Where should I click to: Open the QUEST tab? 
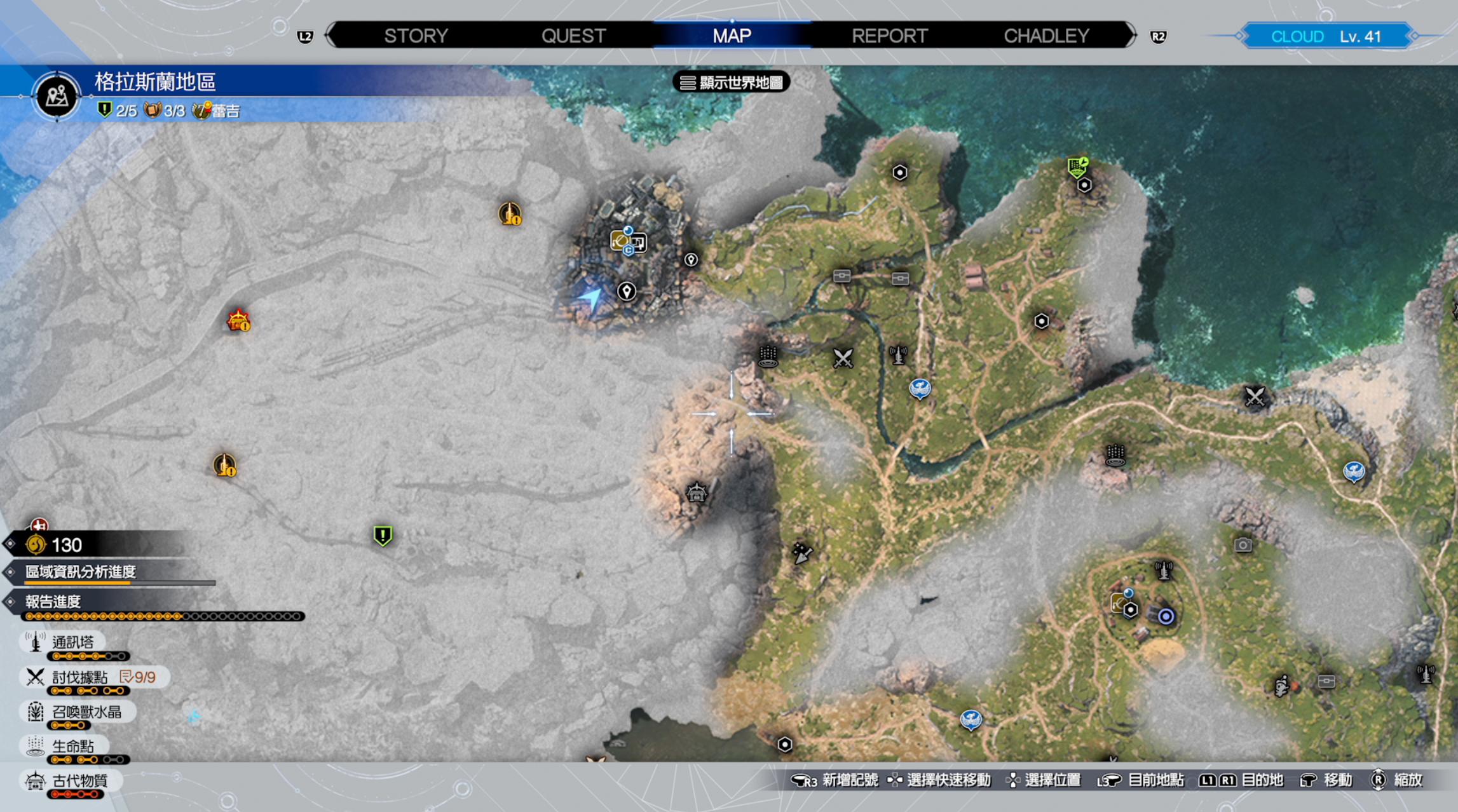click(x=573, y=36)
